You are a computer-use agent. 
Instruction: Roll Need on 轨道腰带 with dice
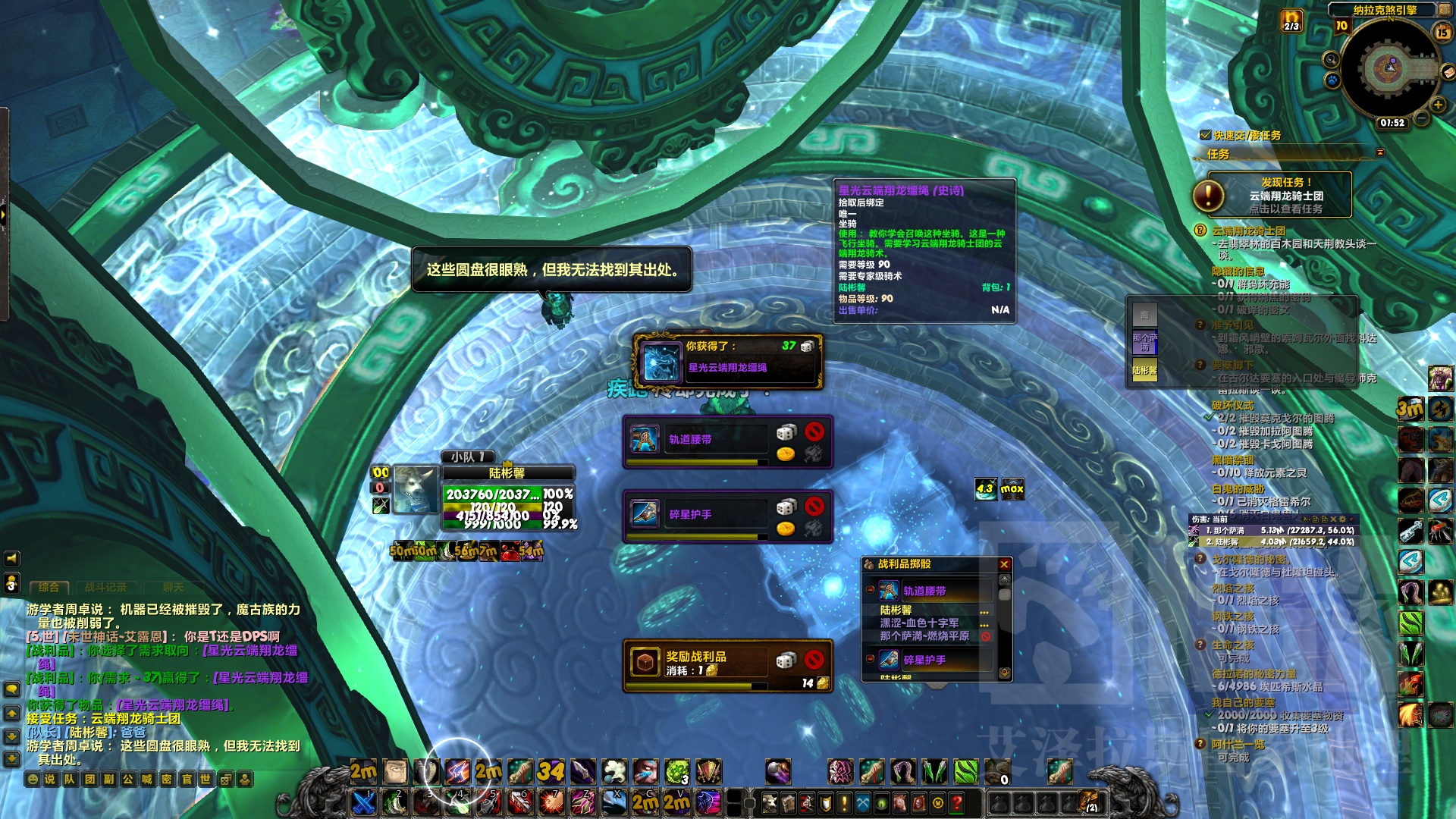click(x=786, y=432)
